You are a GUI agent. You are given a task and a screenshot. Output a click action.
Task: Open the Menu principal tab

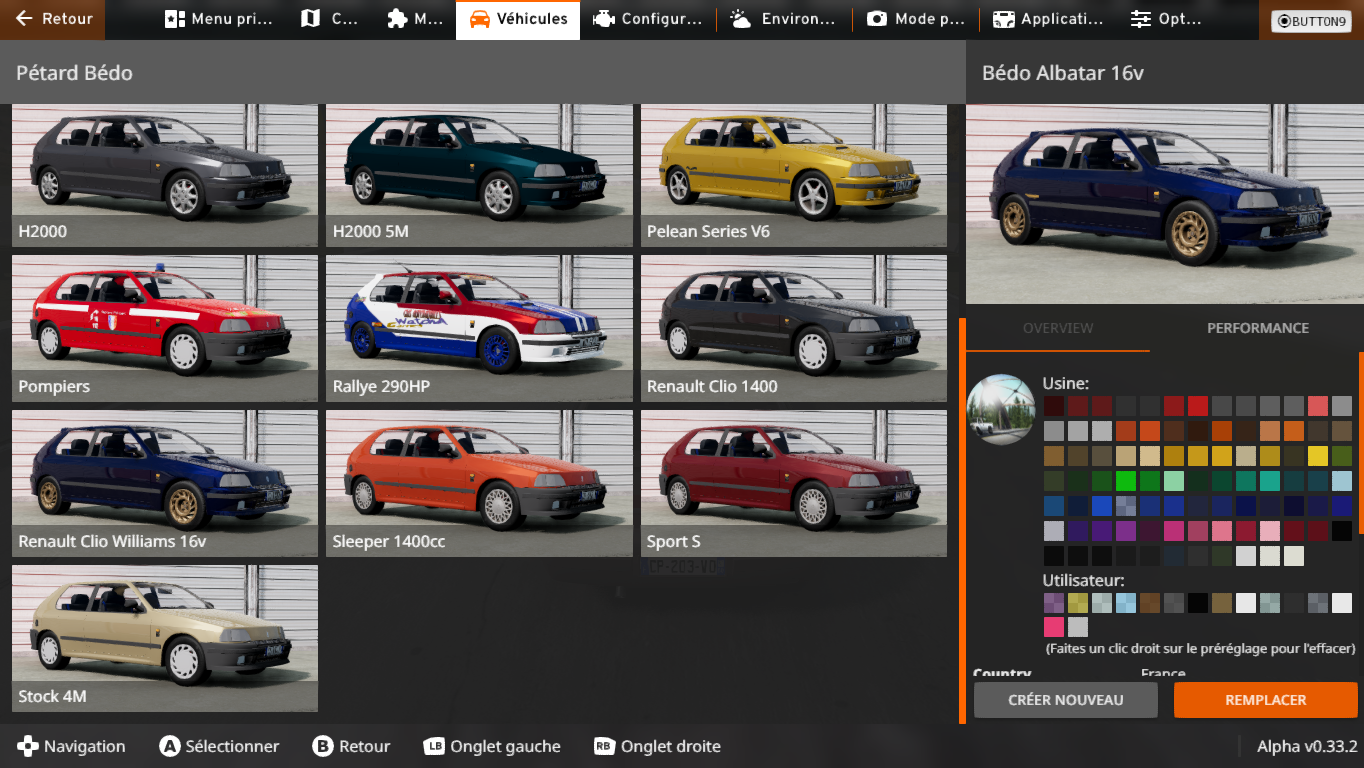(218, 19)
